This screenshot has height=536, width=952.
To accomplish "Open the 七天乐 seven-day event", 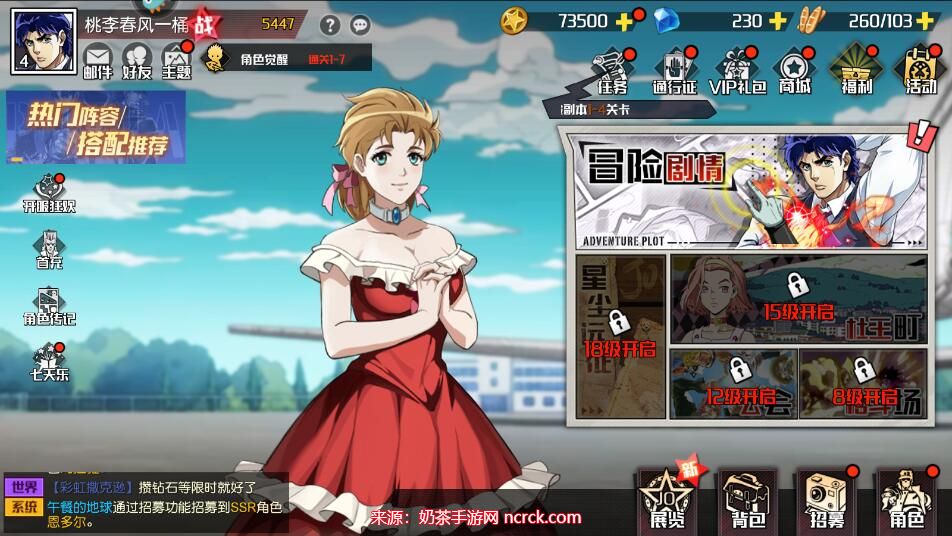I will coord(49,362).
